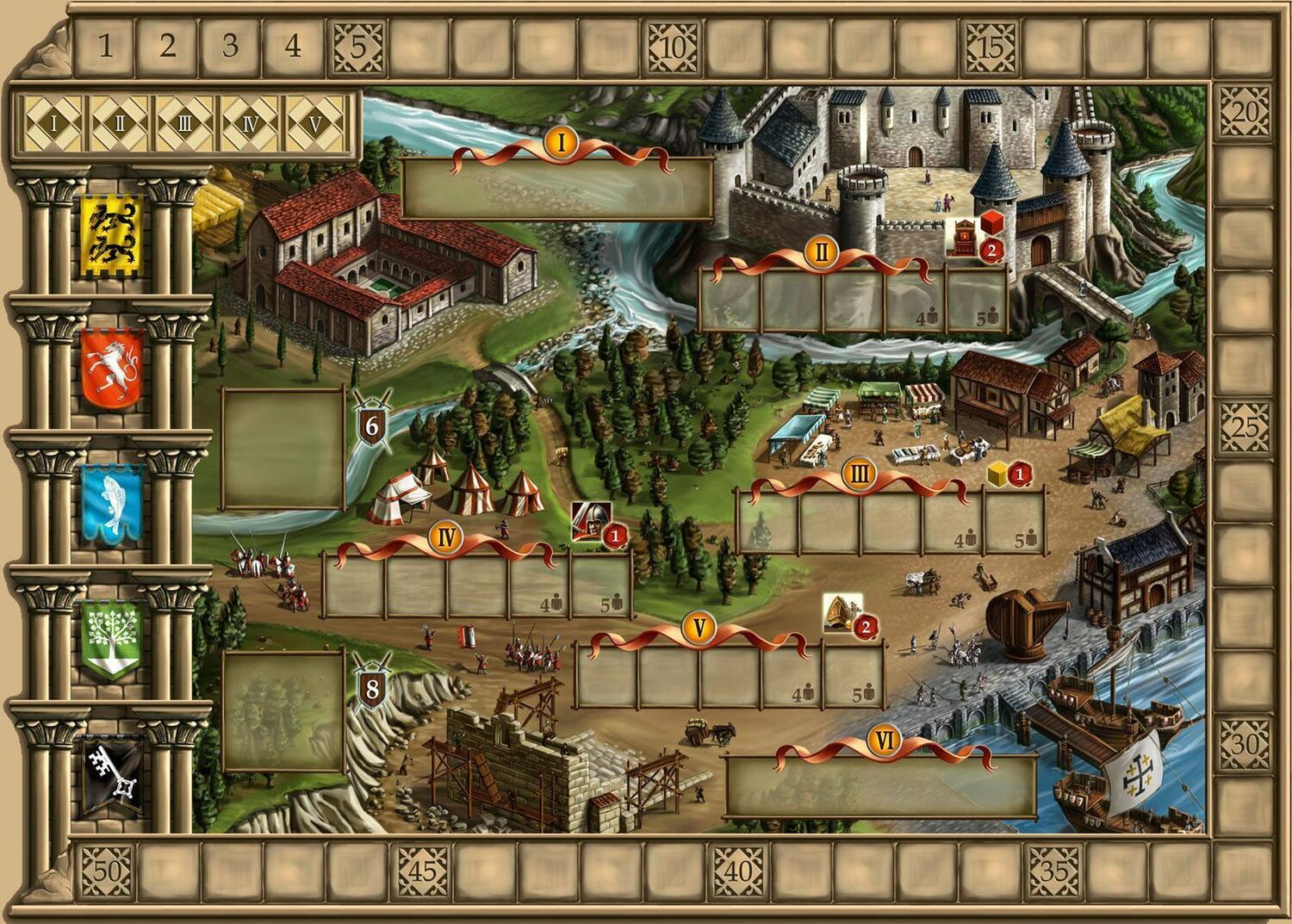Select the score track space marked 10
Viewport: 1292px width, 924px height.
click(x=673, y=46)
